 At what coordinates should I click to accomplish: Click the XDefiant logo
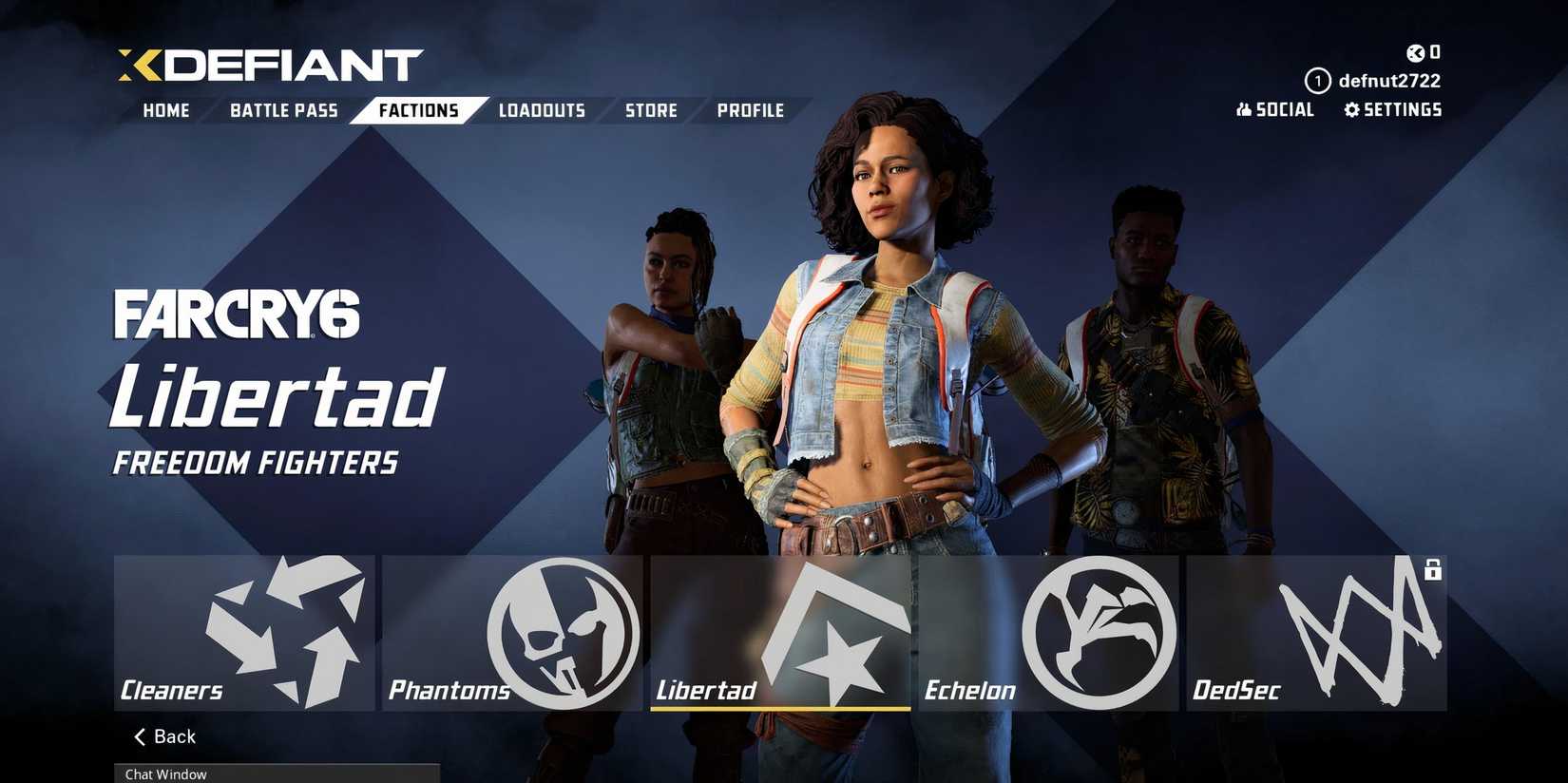(266, 63)
